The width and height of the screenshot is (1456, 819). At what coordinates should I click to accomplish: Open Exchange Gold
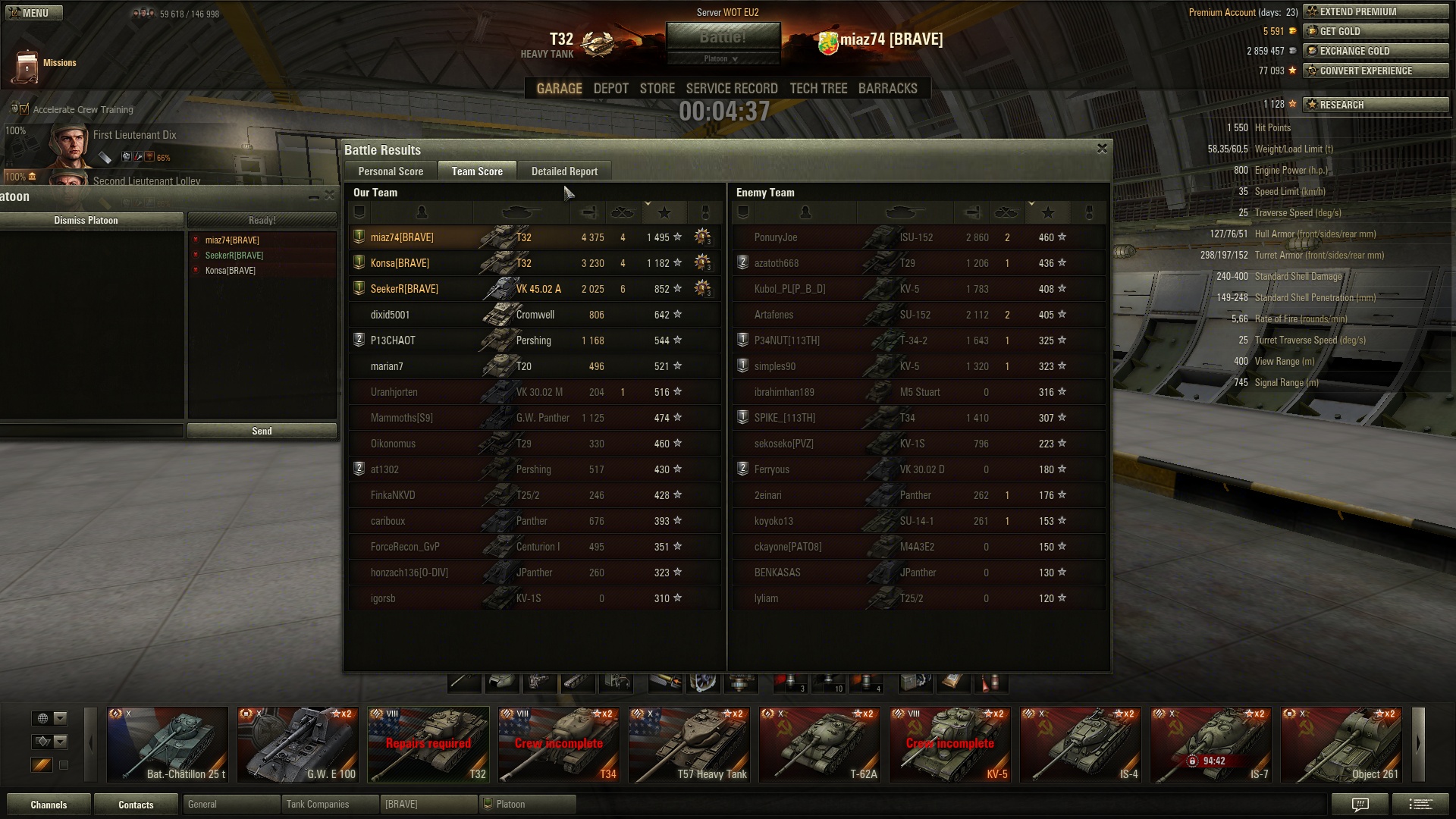[1376, 51]
